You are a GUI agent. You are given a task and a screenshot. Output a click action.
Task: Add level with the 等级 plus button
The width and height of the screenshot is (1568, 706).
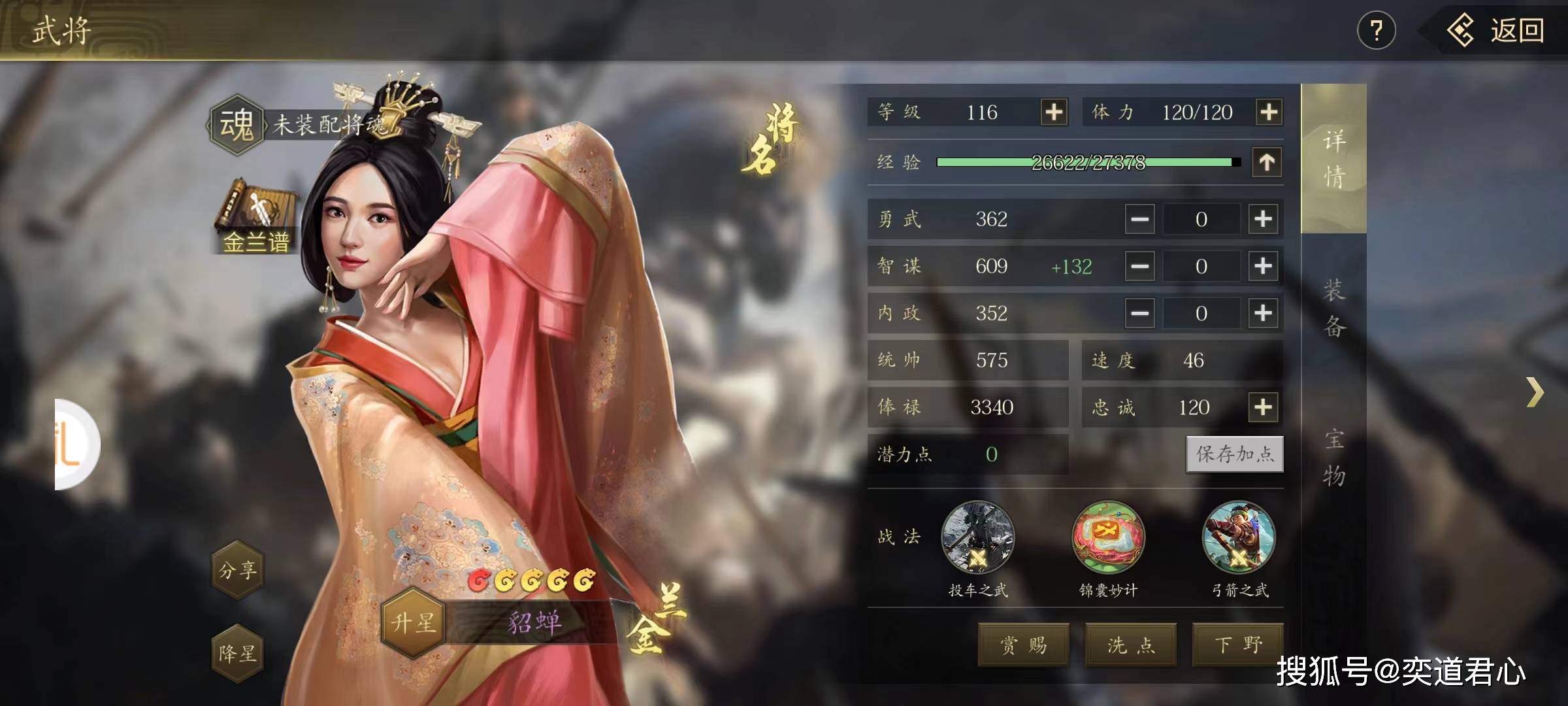[1054, 112]
